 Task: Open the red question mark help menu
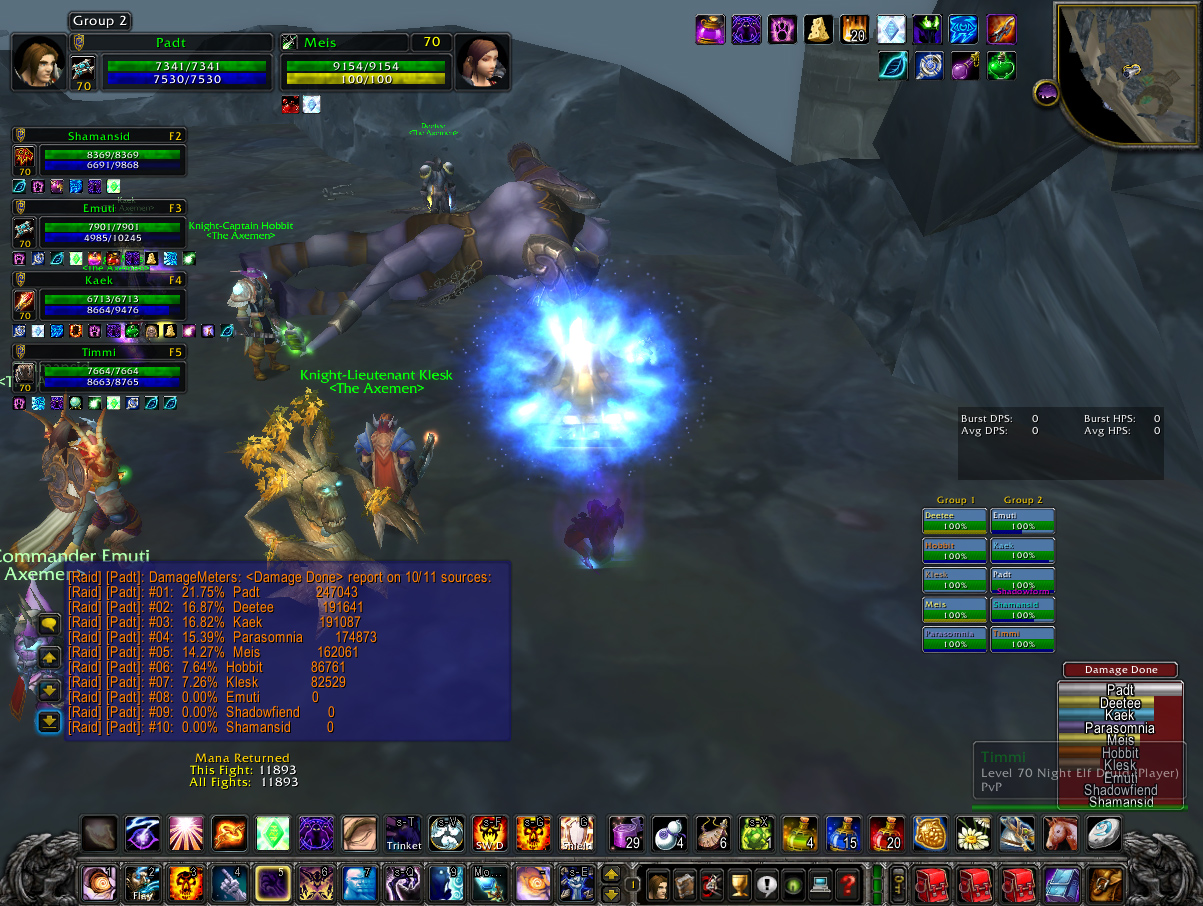pos(849,884)
